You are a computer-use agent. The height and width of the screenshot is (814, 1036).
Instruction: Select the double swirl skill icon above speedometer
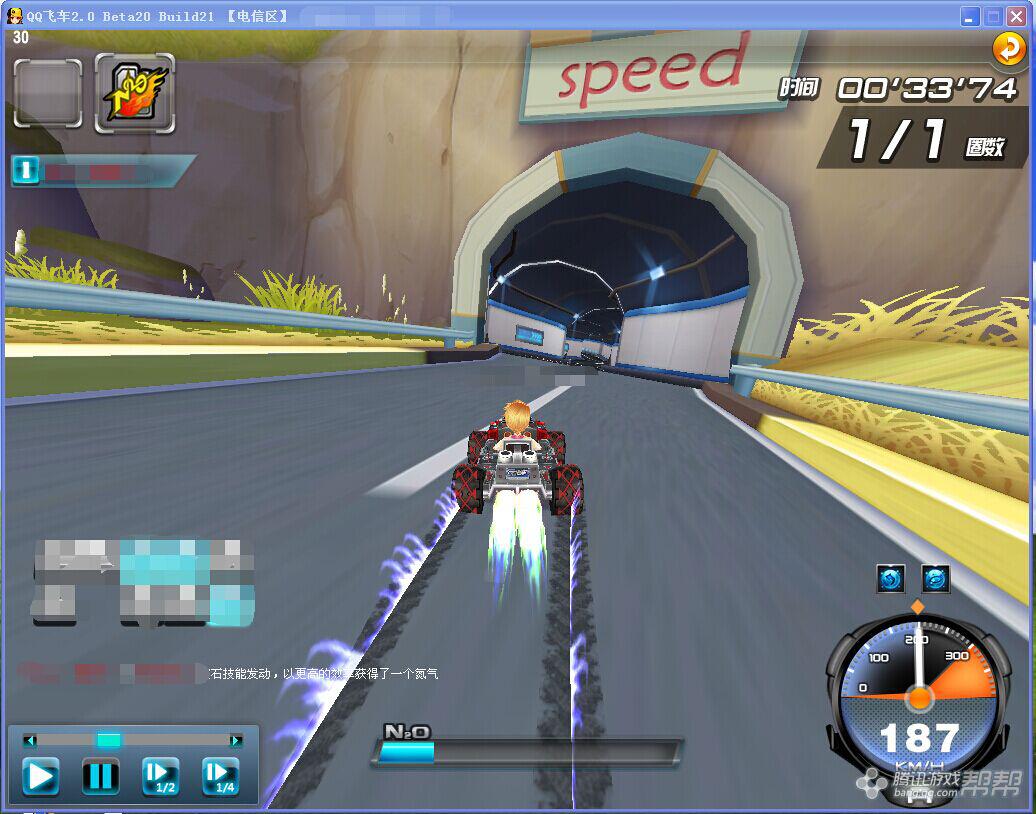pyautogui.click(x=936, y=578)
